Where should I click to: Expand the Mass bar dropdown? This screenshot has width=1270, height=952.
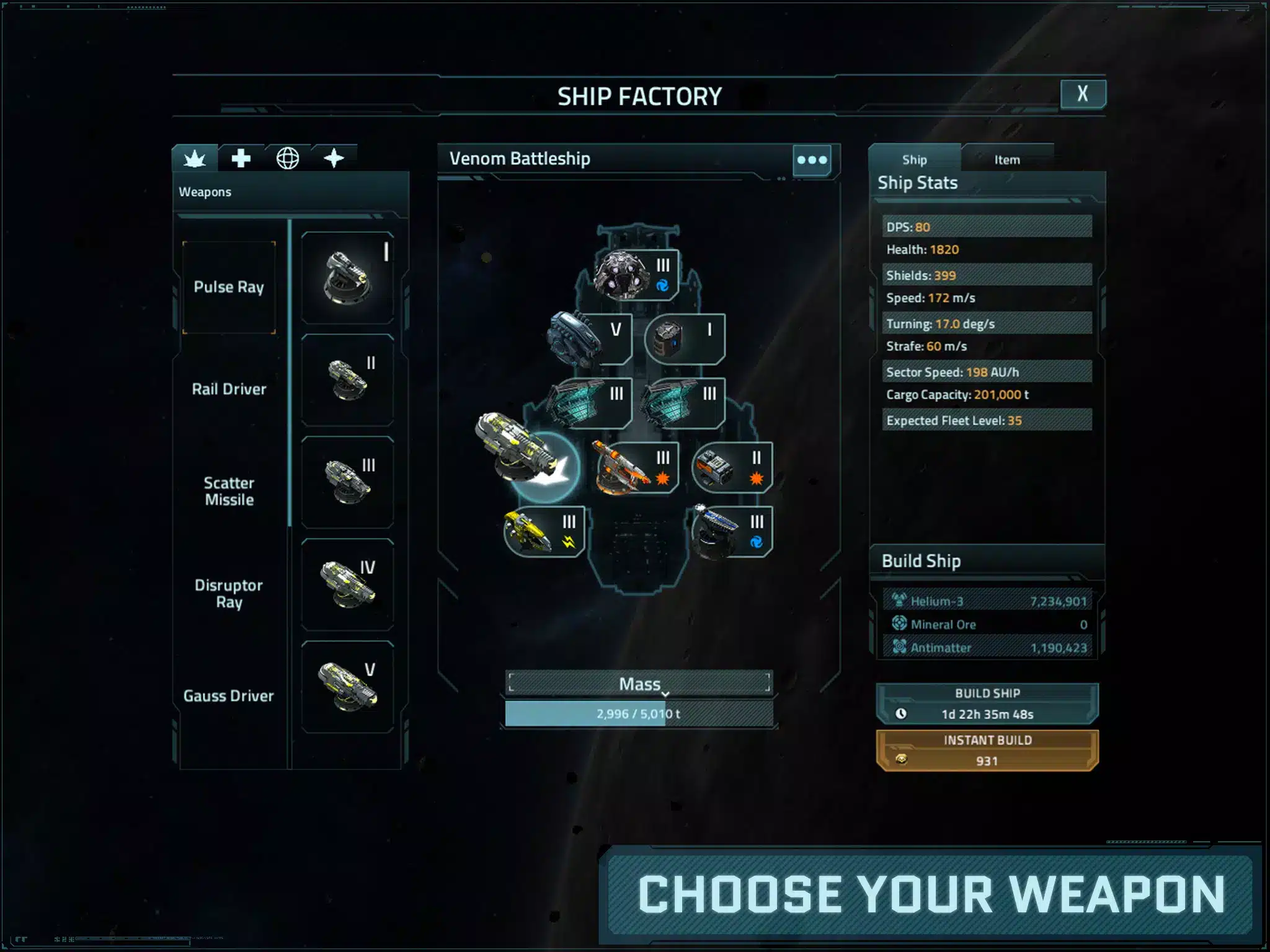pyautogui.click(x=639, y=684)
